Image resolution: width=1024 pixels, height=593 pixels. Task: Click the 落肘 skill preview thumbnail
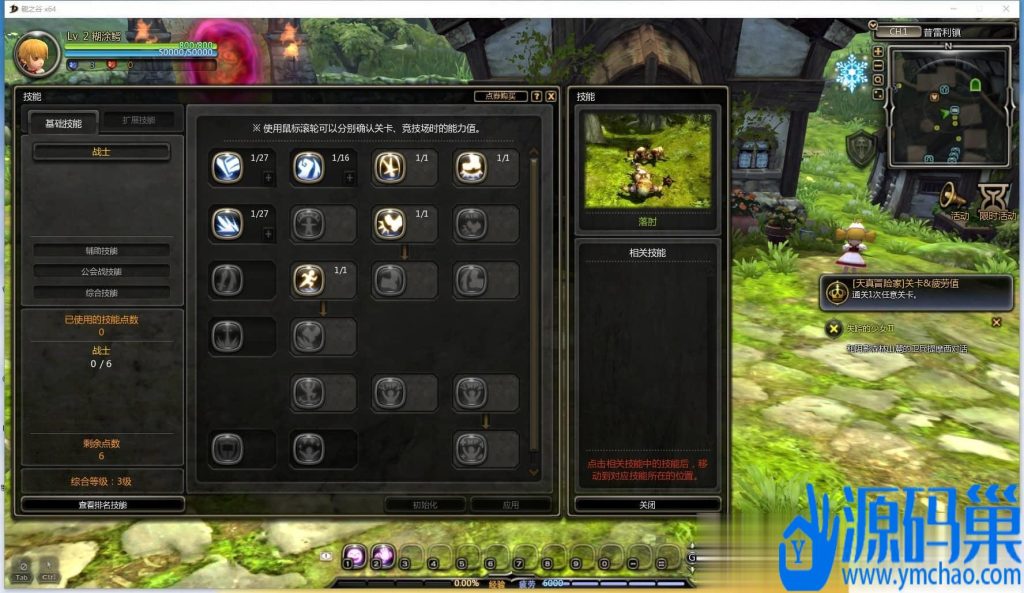[647, 160]
